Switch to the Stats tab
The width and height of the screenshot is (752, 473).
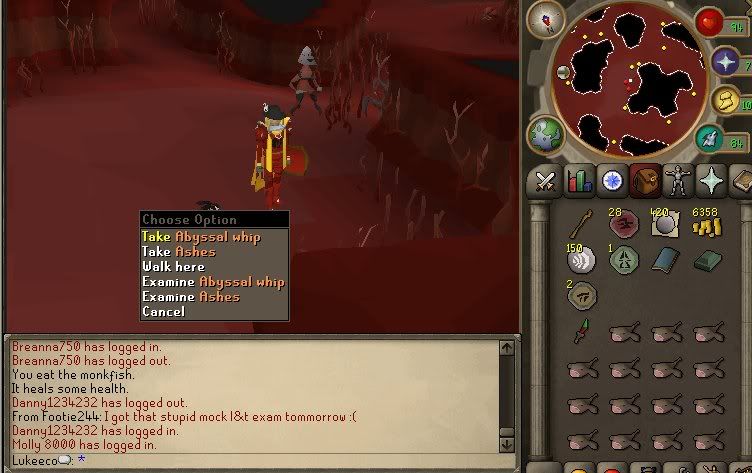pos(578,181)
